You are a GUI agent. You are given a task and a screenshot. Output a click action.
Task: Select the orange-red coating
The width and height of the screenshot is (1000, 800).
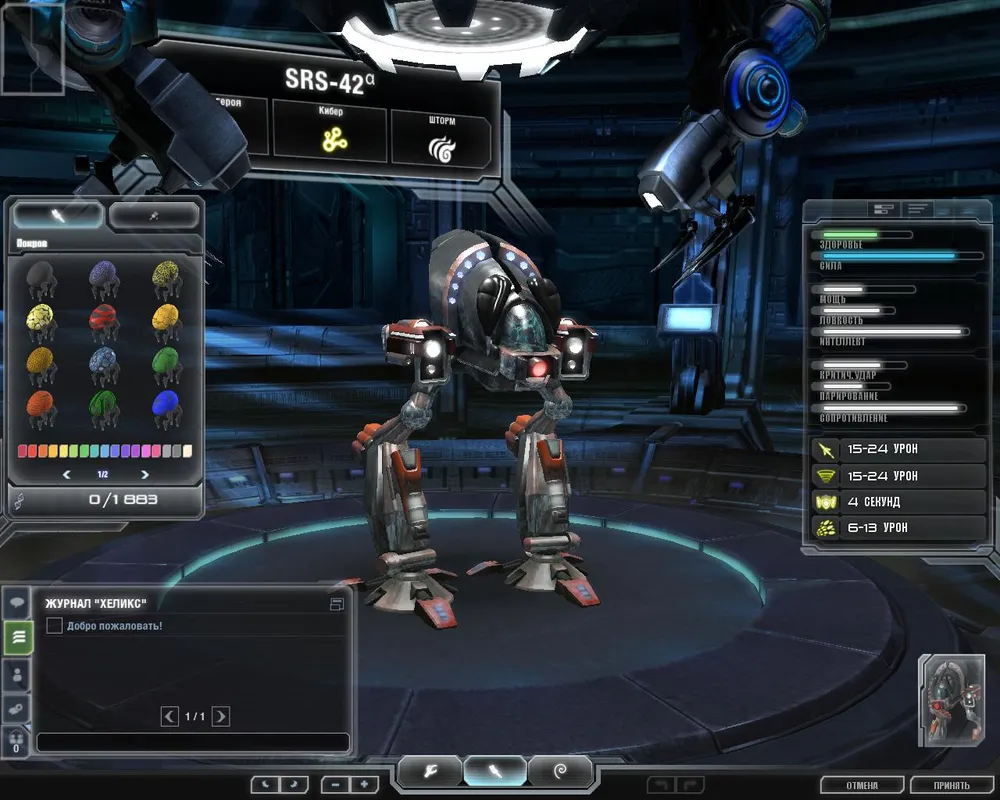(x=40, y=406)
